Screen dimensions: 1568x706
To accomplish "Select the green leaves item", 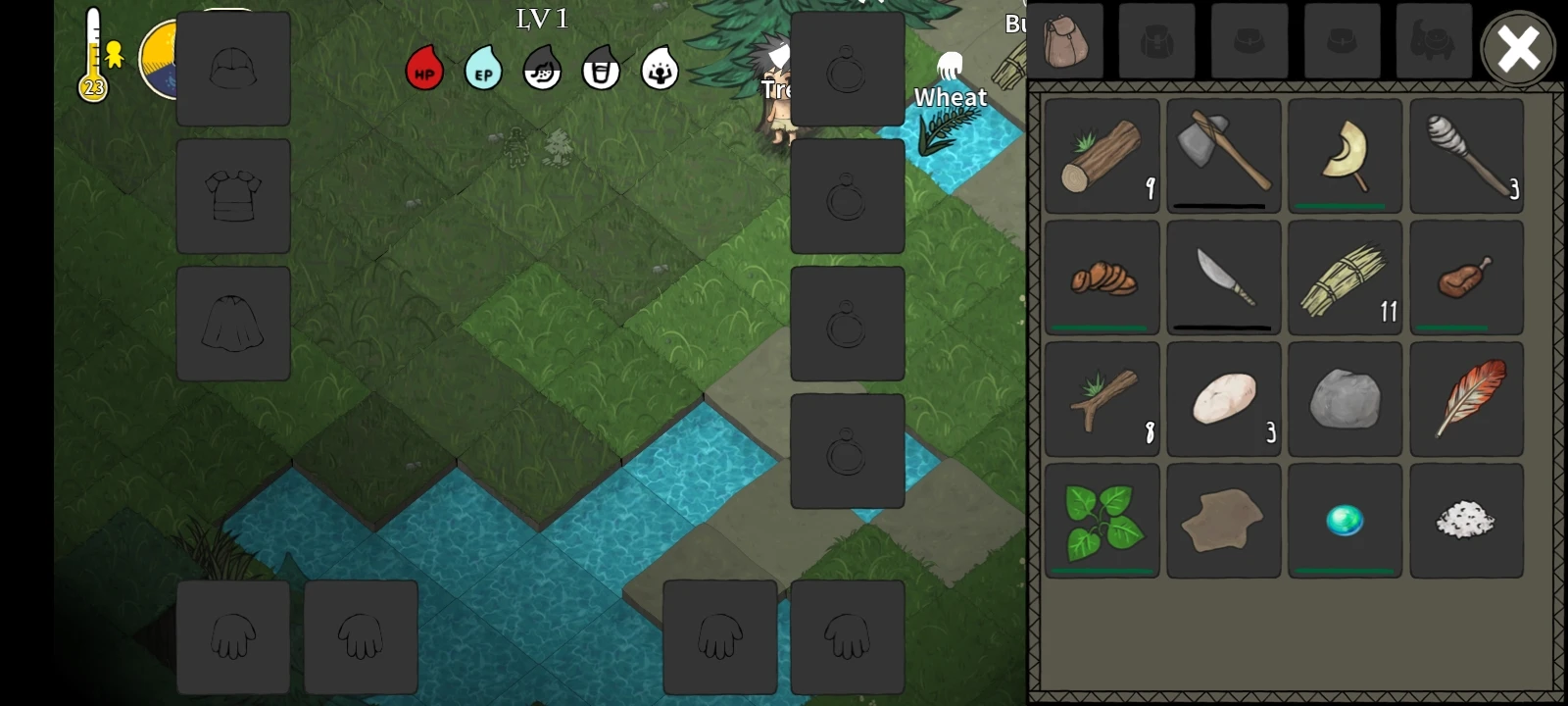I will coord(1102,521).
